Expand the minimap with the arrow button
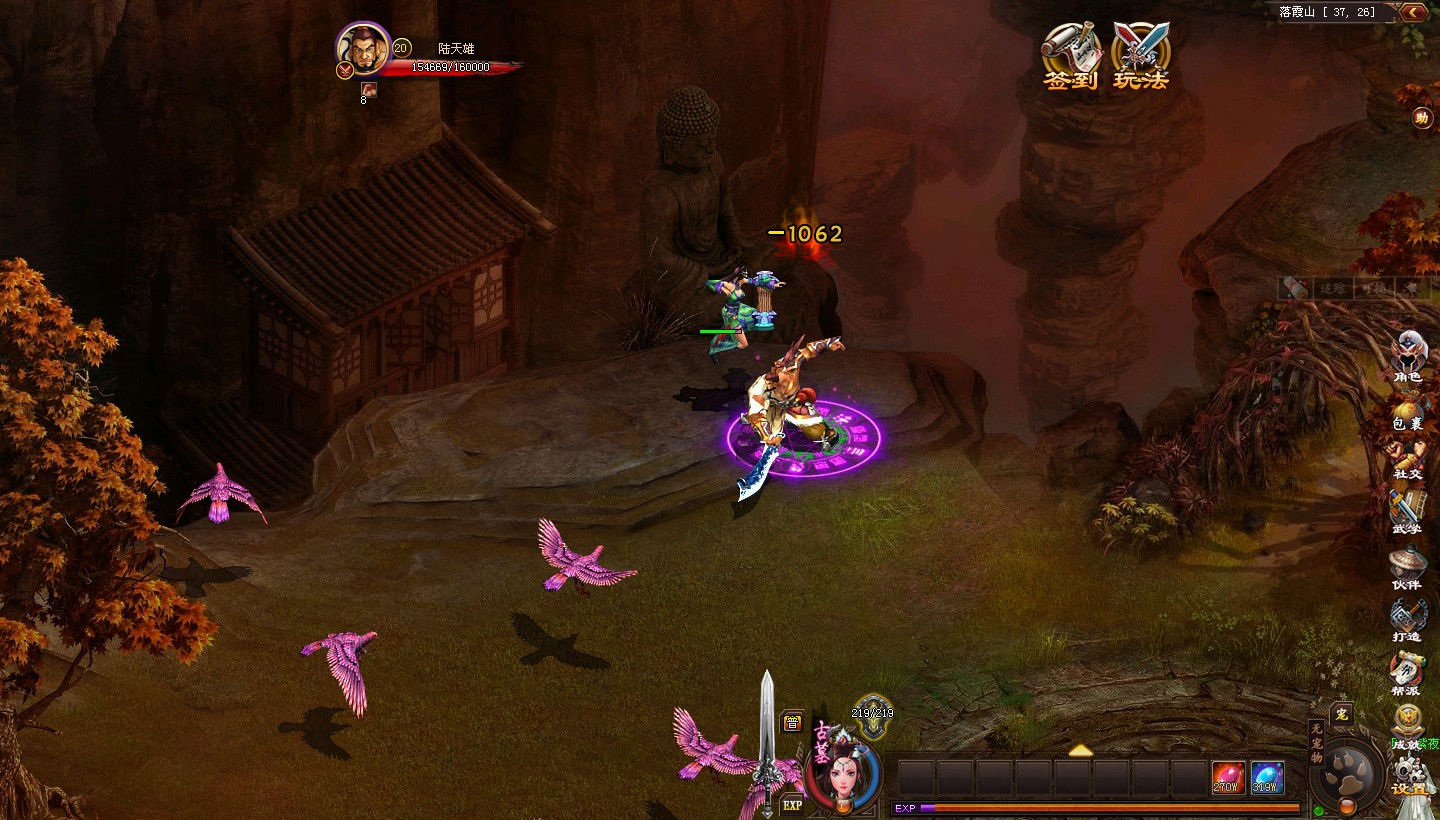This screenshot has width=1440, height=820. click(1413, 12)
